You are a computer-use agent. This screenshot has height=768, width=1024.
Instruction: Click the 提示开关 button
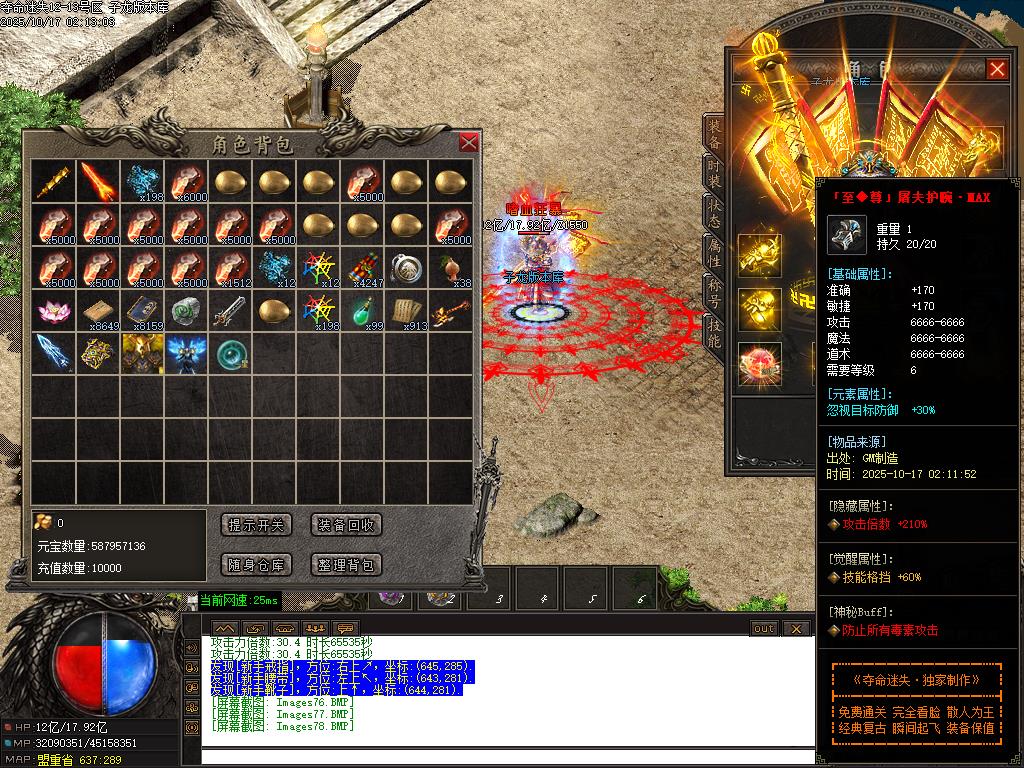click(256, 525)
